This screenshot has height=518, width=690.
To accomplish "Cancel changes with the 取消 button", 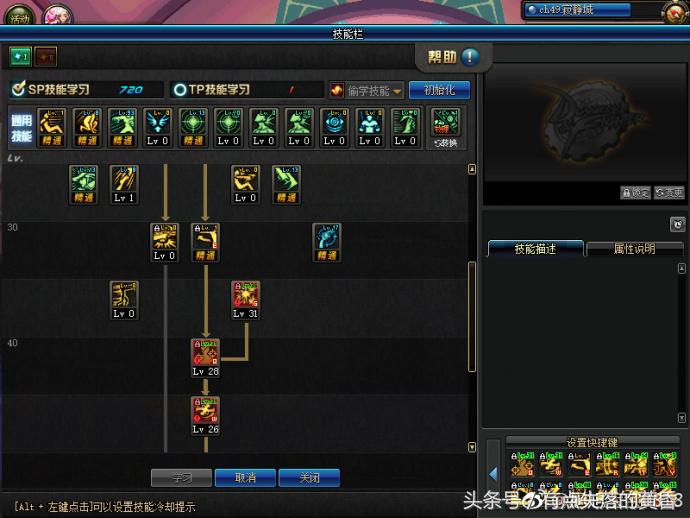I will tap(245, 478).
